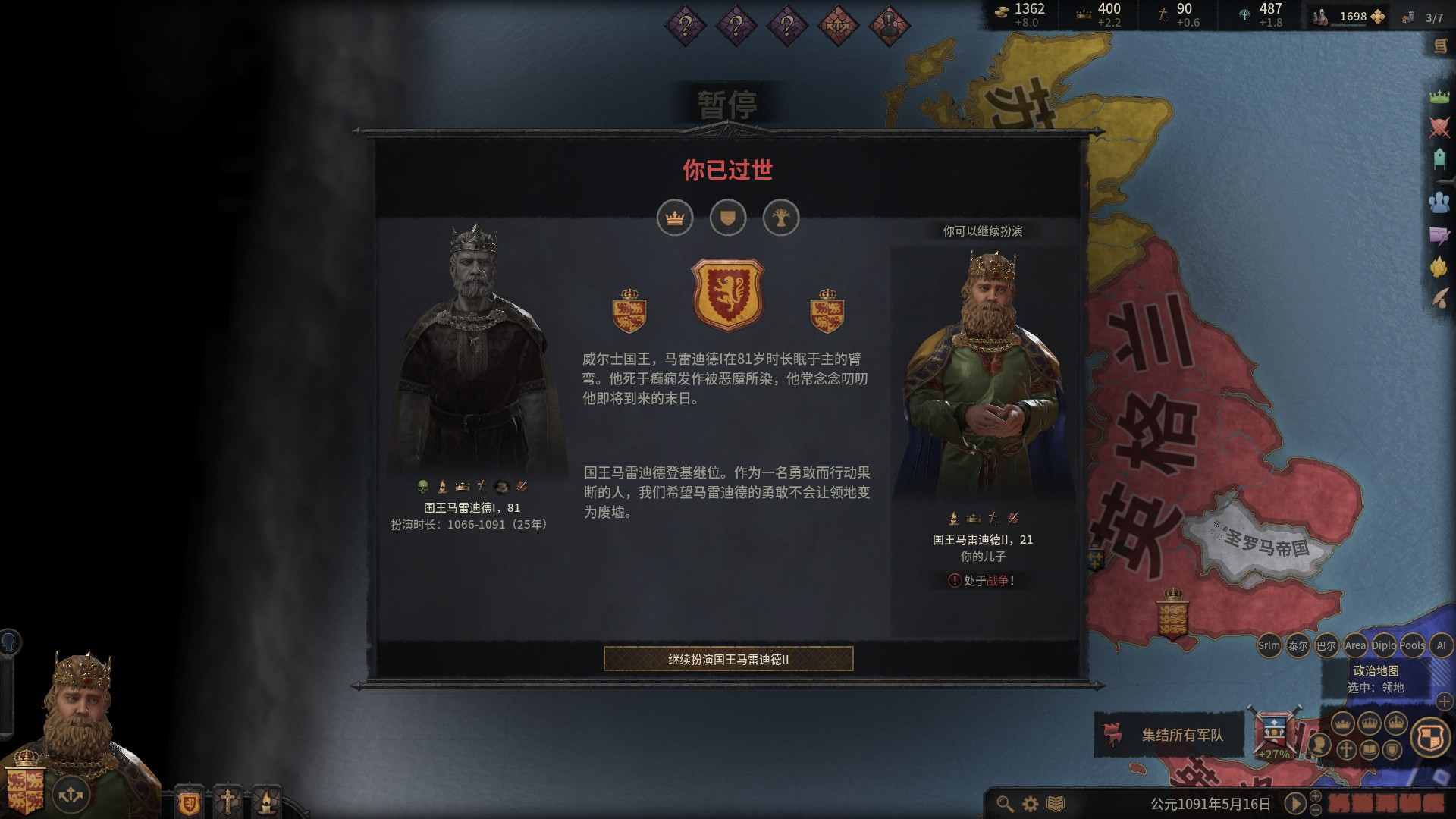Open the gear settings menu

(x=1031, y=803)
